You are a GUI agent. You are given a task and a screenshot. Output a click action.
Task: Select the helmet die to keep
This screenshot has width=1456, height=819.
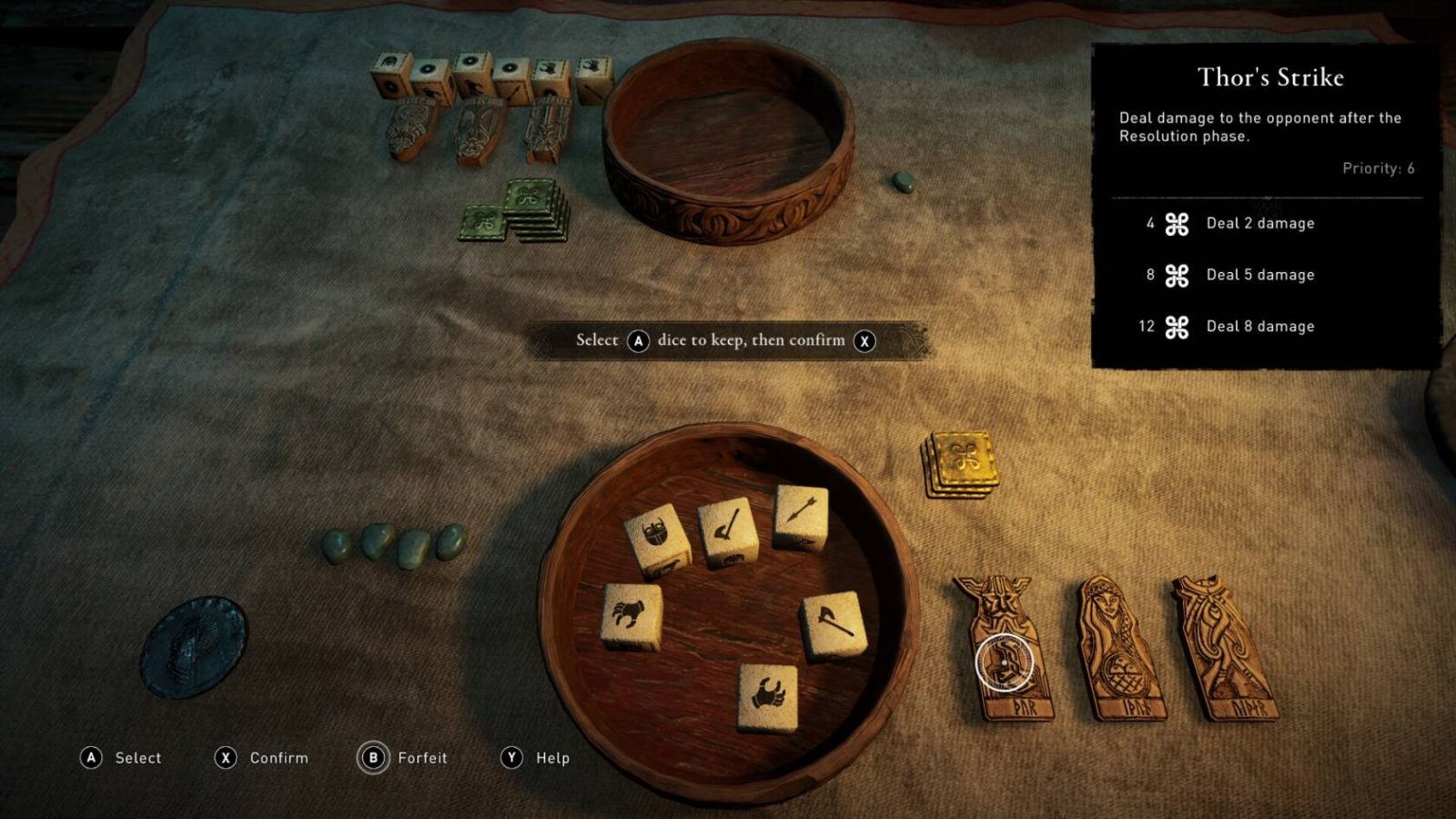657,537
